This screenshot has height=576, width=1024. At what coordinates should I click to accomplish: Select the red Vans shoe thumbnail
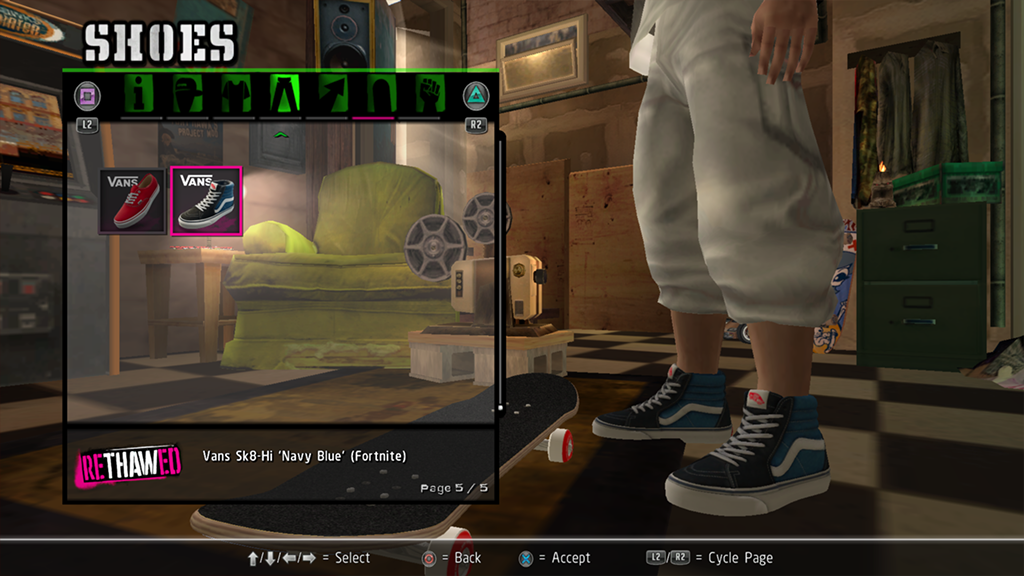click(x=132, y=200)
